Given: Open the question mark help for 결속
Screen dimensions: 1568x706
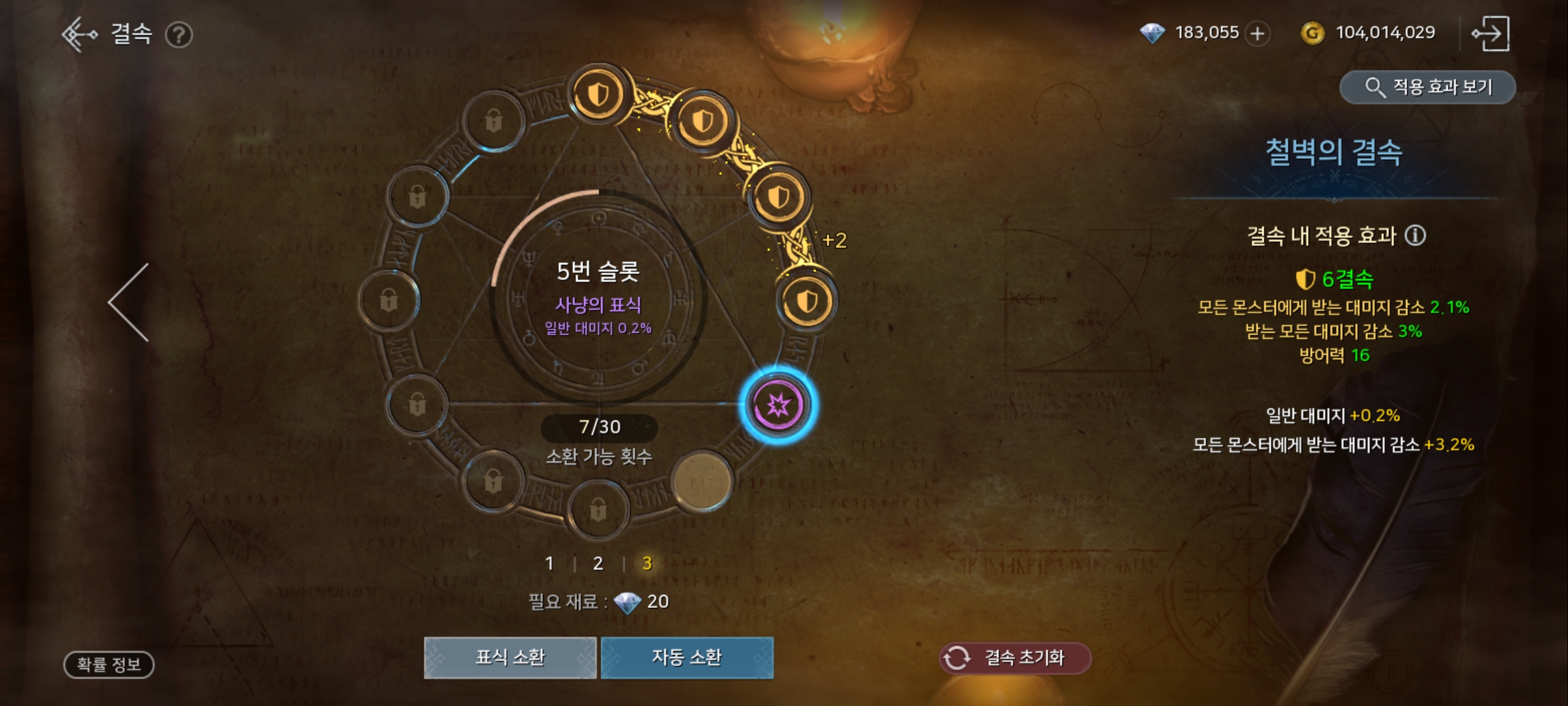Looking at the screenshot, I should (178, 35).
